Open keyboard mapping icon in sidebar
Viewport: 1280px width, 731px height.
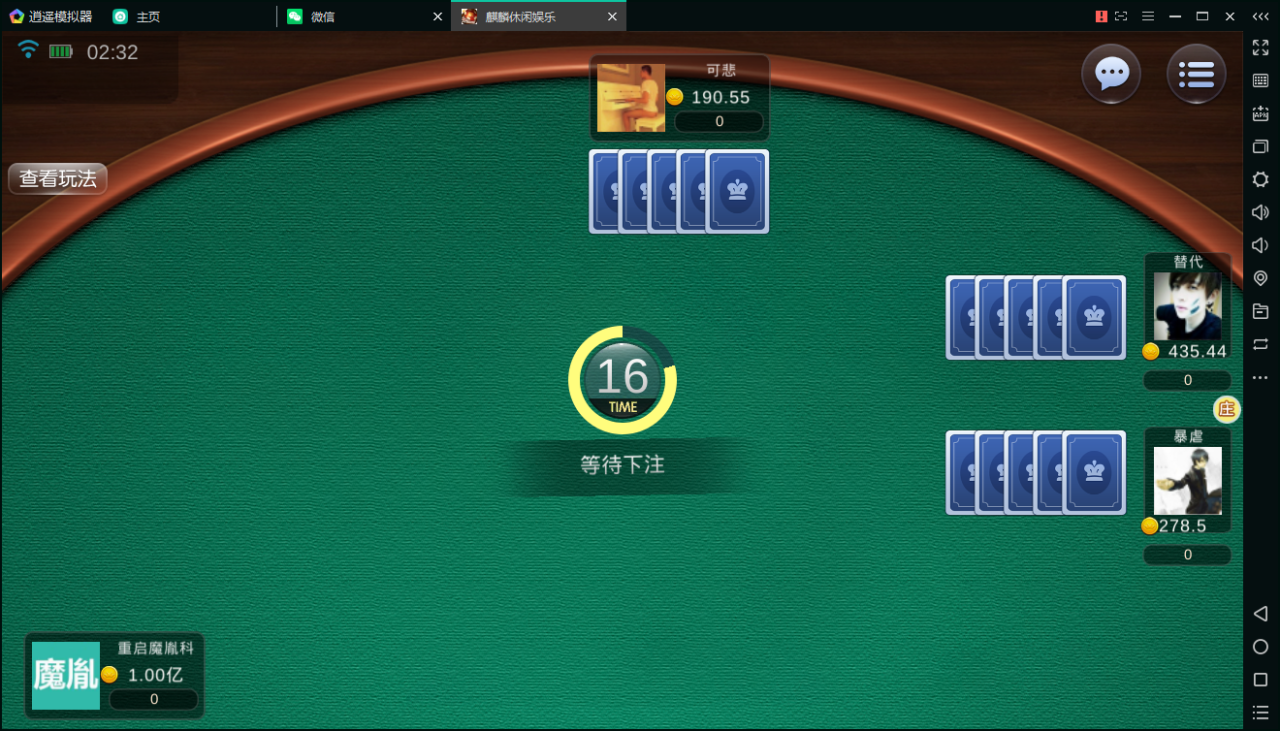[1260, 80]
